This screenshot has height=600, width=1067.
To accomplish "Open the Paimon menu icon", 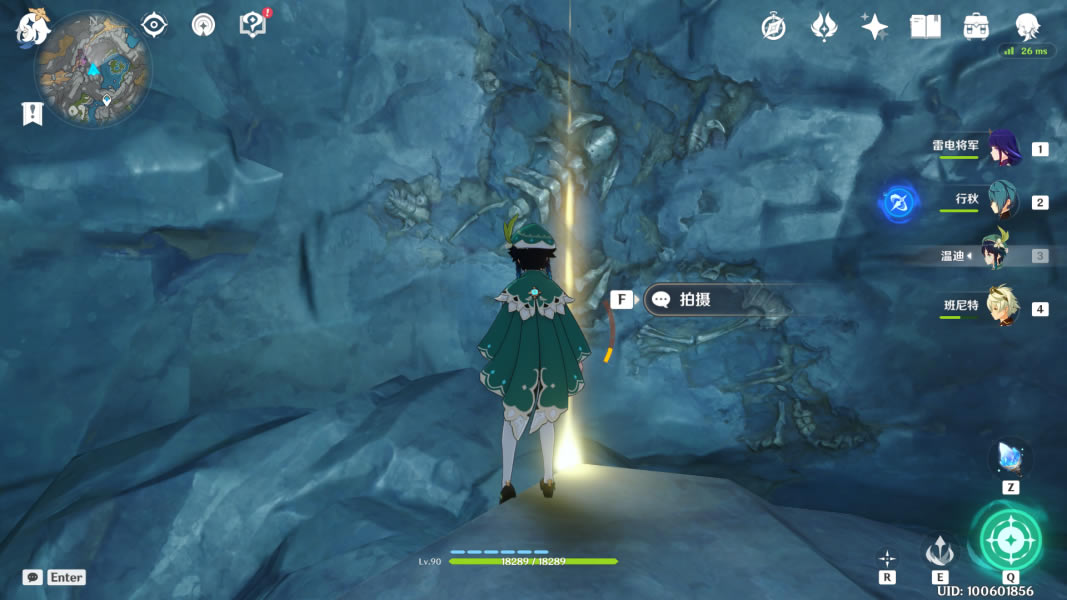I will tap(33, 27).
